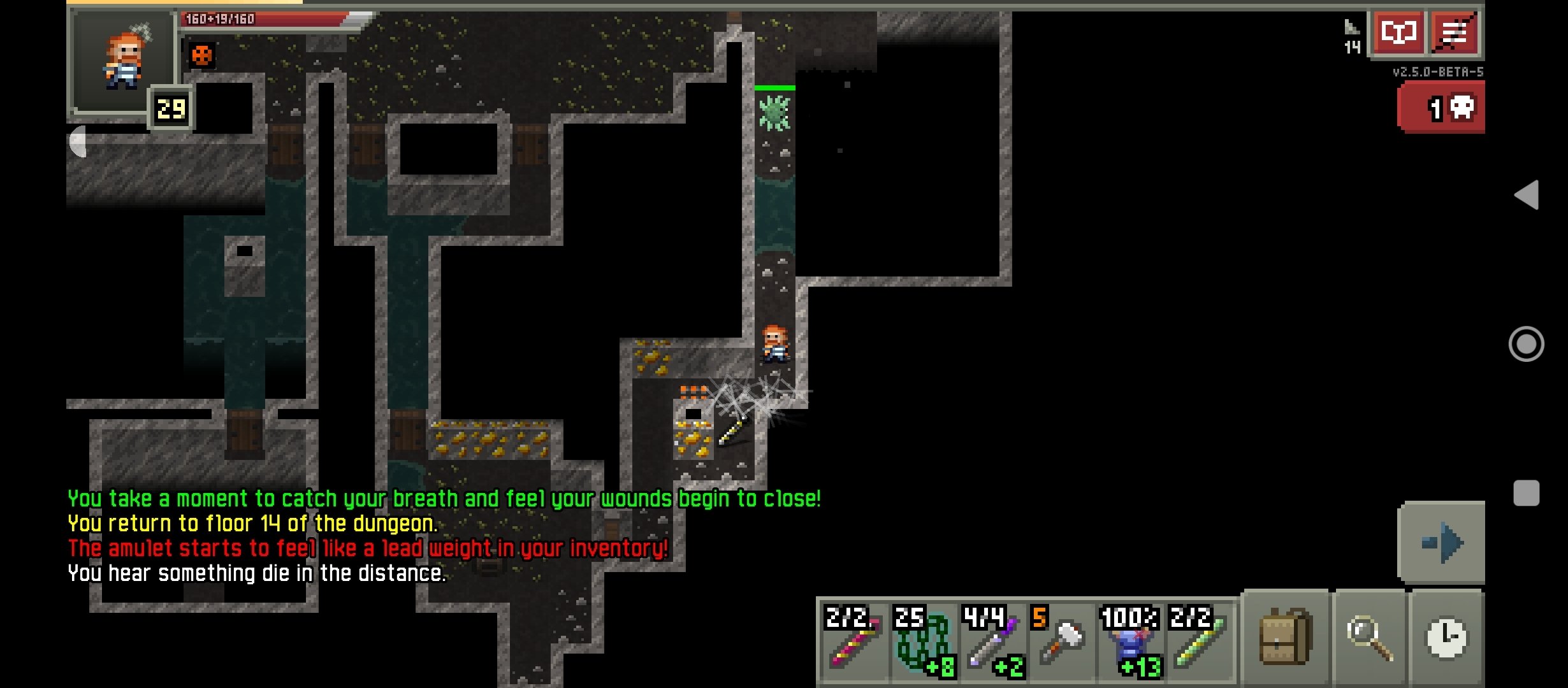Open the game menu button
Viewport: 1568px width, 688px height.
(x=1455, y=32)
